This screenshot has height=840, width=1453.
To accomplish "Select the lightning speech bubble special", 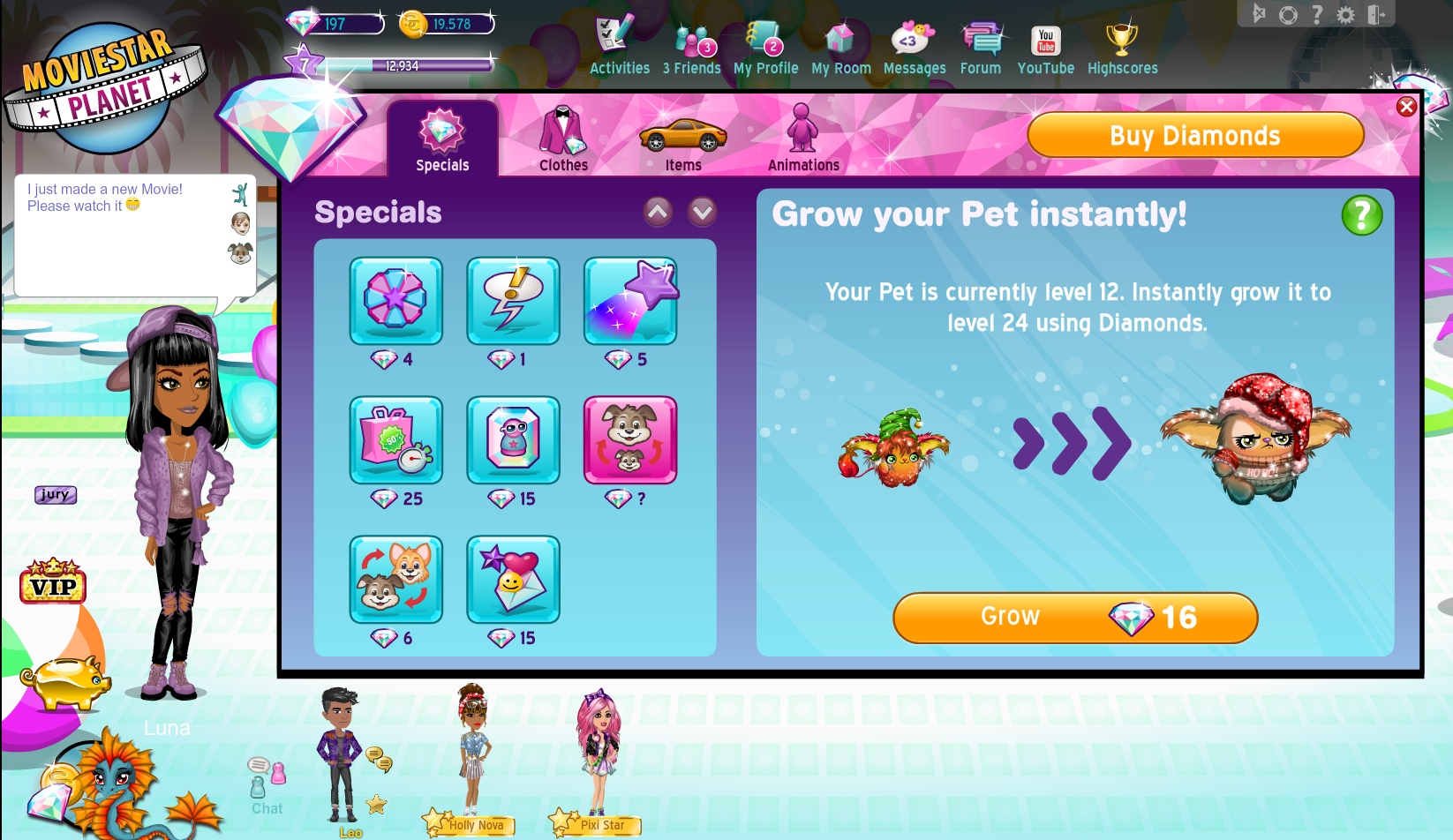I will pos(513,301).
